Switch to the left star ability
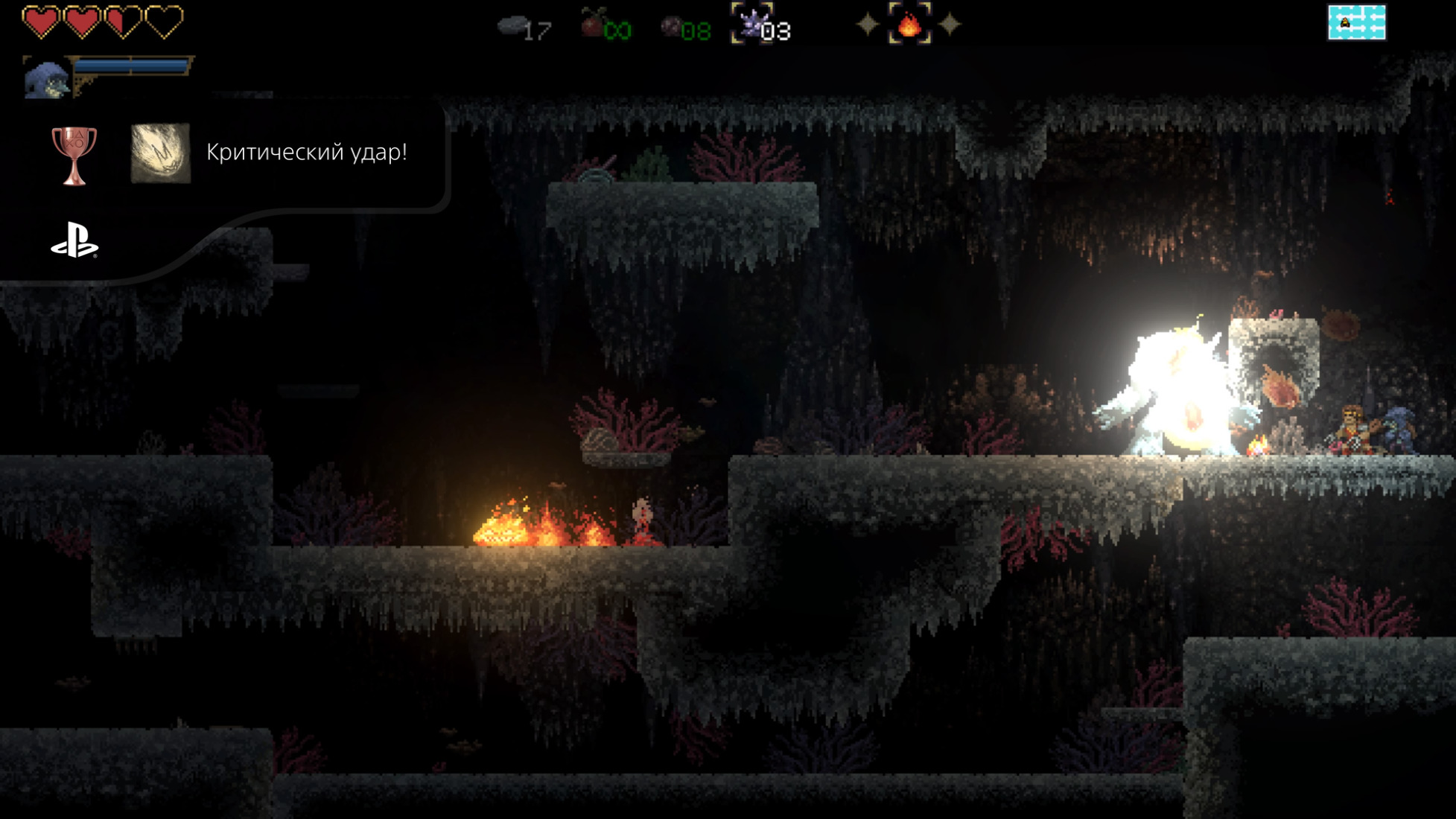The image size is (1456, 819). 868,25
